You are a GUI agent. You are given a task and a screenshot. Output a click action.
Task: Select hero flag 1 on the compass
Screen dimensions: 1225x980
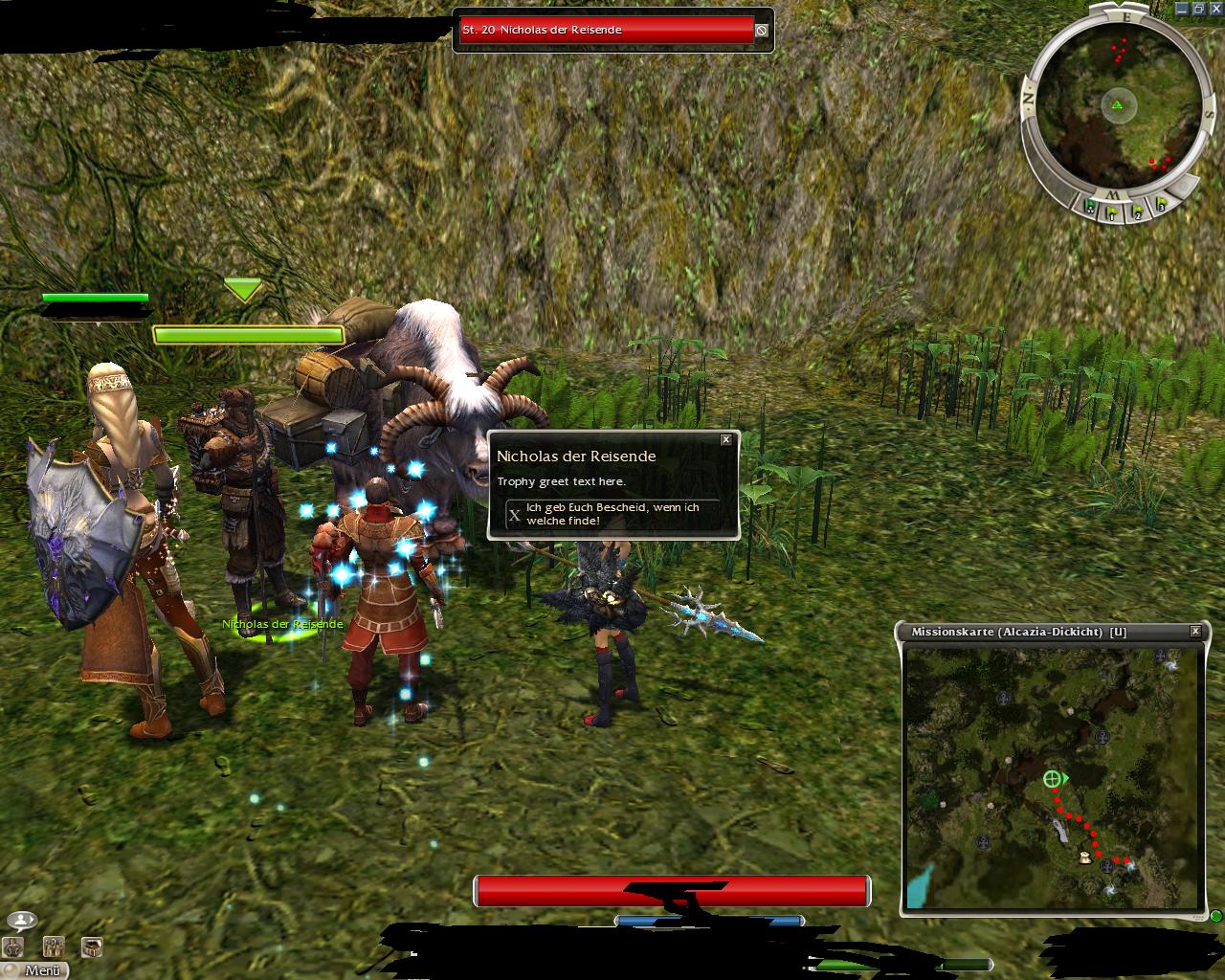click(1112, 212)
